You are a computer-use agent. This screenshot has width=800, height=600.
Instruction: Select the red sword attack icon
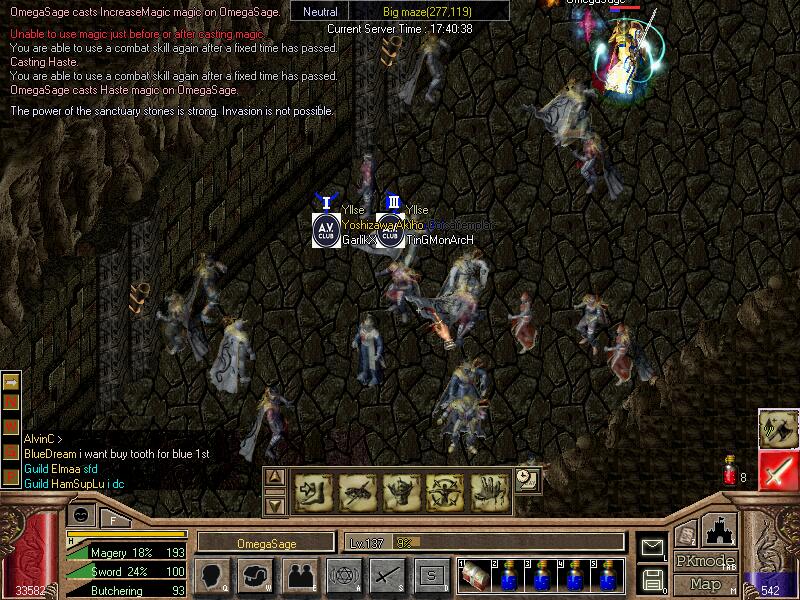coord(777,470)
